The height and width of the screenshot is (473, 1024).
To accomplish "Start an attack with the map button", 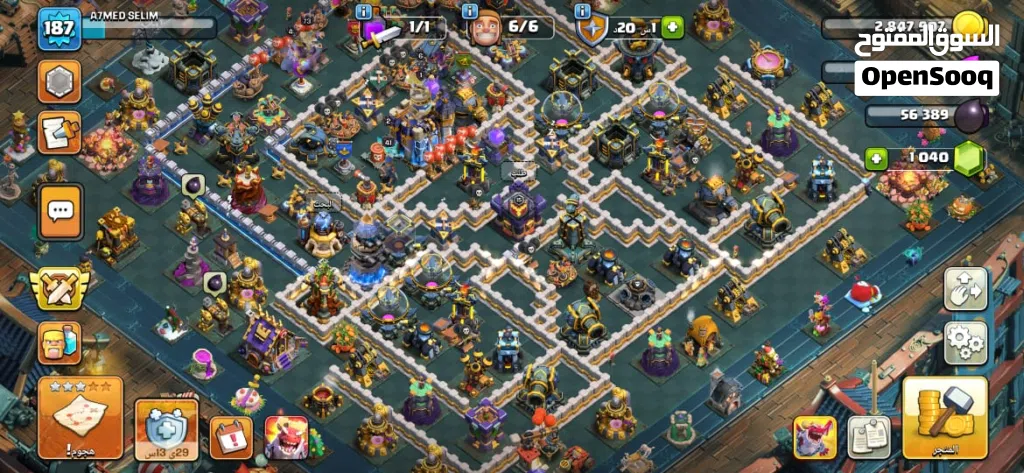I will click(x=81, y=415).
